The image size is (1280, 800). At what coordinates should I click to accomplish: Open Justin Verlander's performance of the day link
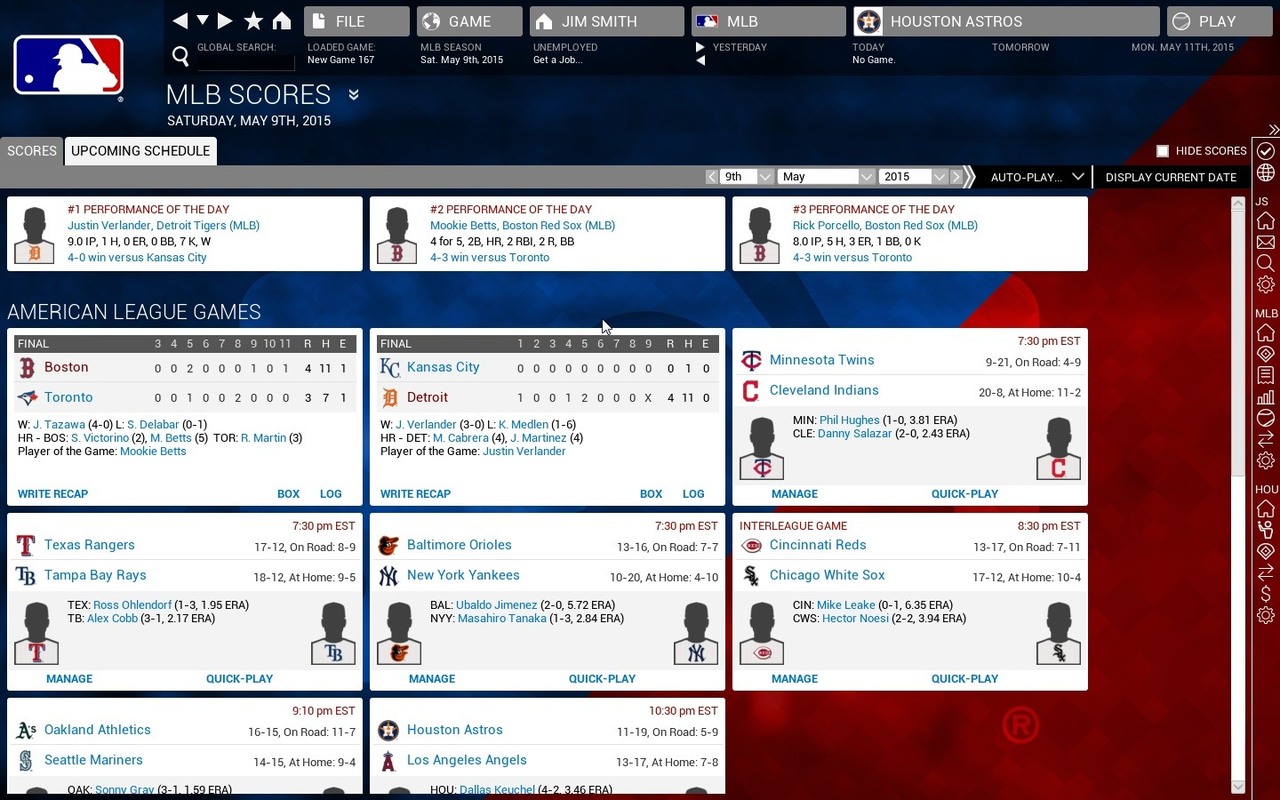point(163,226)
